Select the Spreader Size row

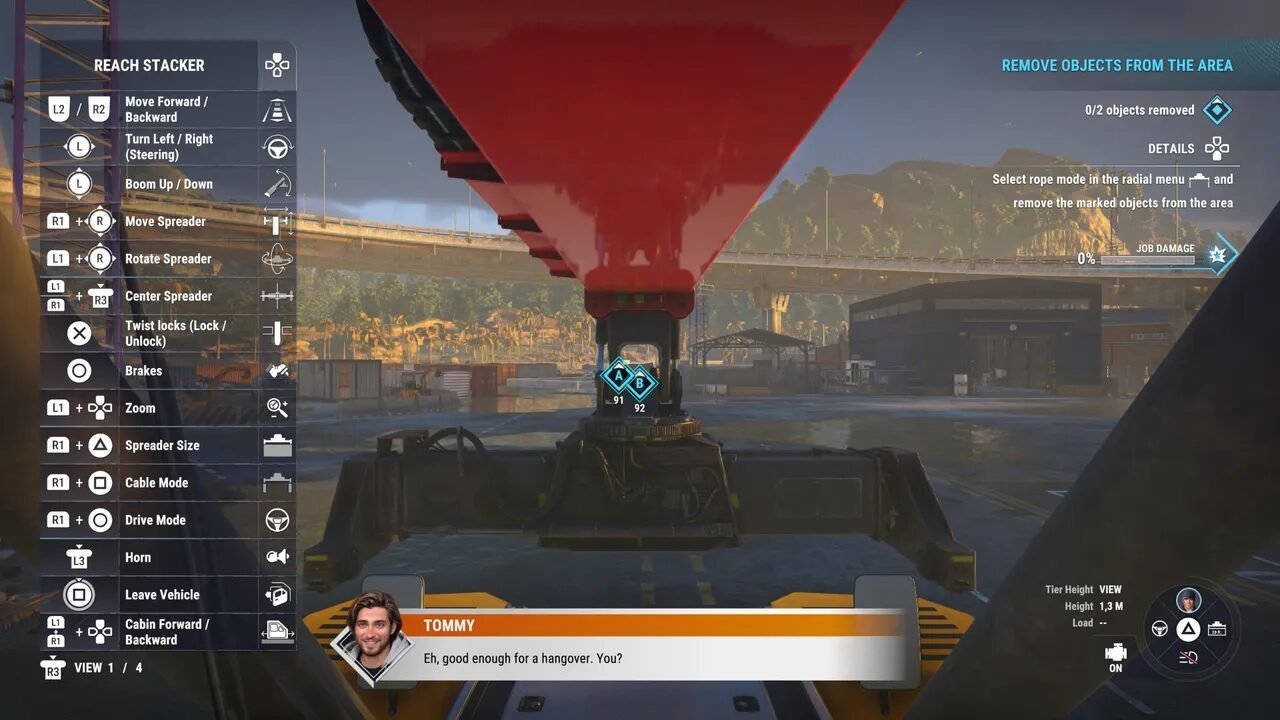(x=168, y=446)
